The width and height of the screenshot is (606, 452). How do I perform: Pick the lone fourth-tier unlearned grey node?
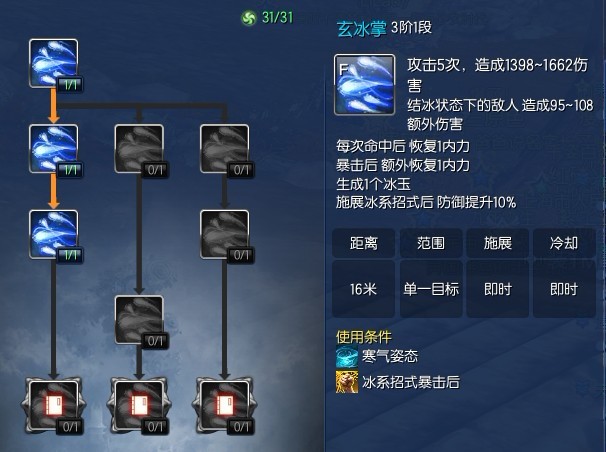[x=139, y=318]
